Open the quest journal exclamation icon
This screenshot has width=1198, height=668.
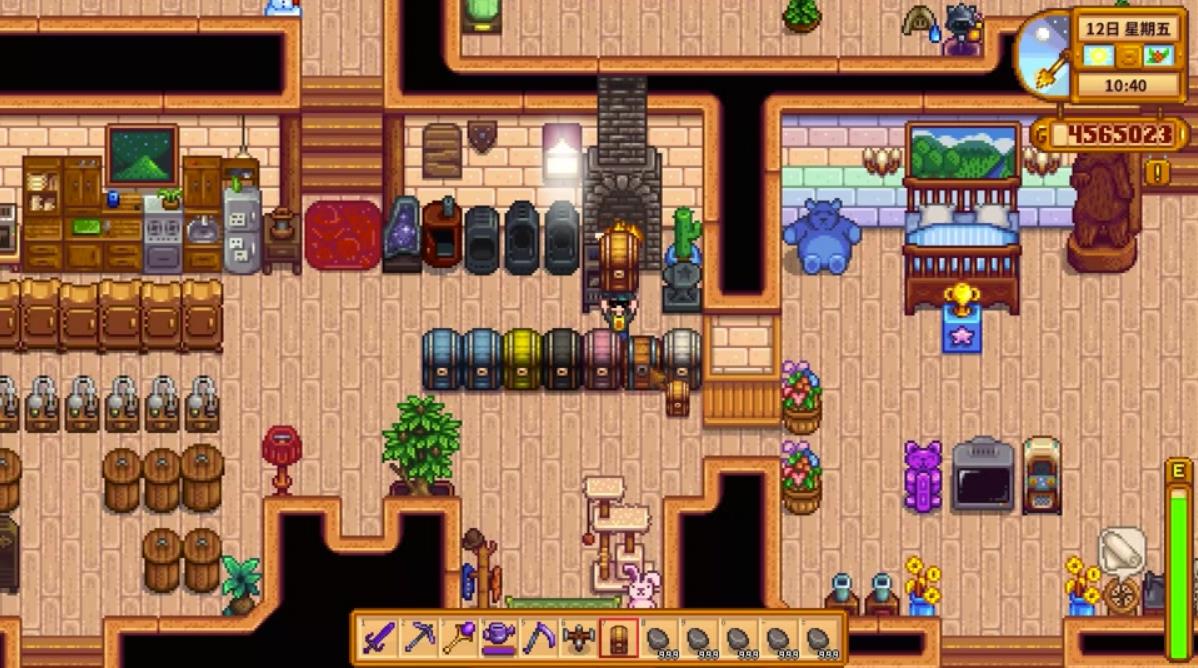(1158, 172)
